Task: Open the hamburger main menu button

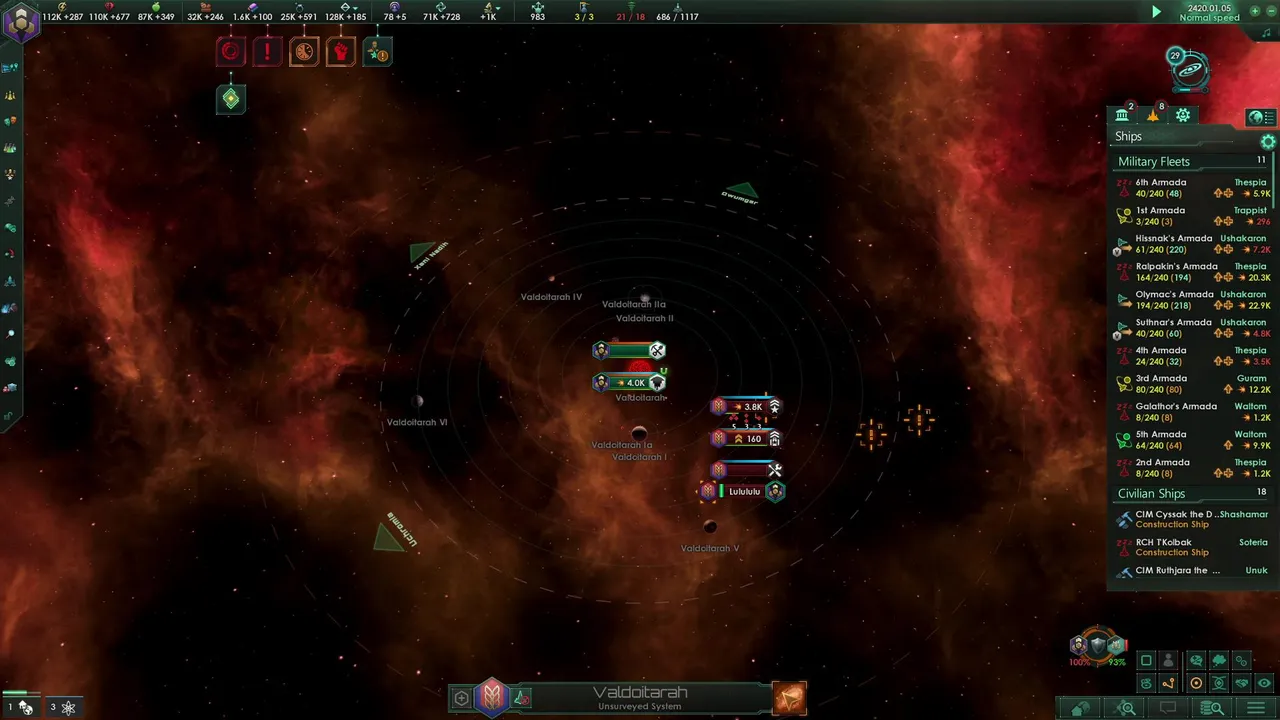Action: click(x=1255, y=708)
